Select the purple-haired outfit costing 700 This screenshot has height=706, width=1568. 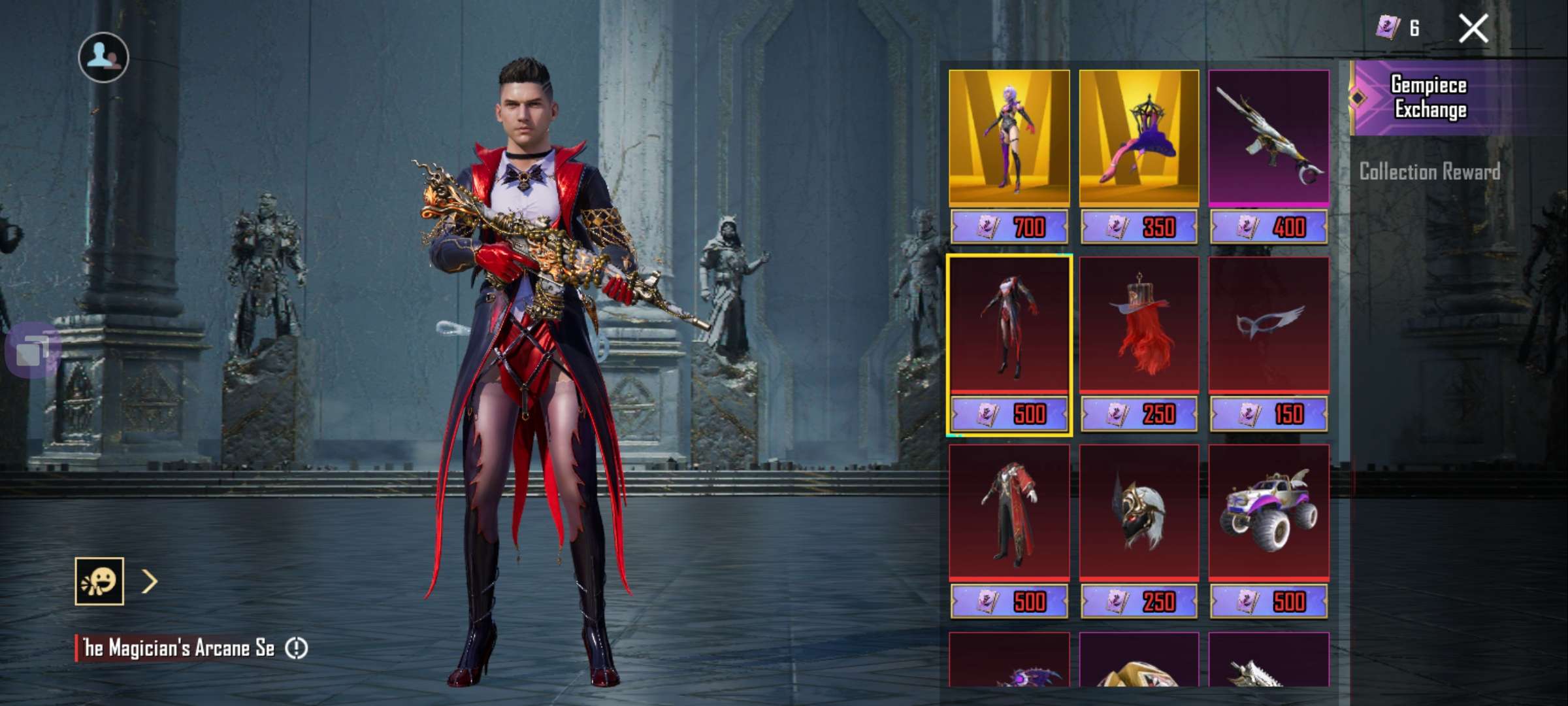[1009, 139]
